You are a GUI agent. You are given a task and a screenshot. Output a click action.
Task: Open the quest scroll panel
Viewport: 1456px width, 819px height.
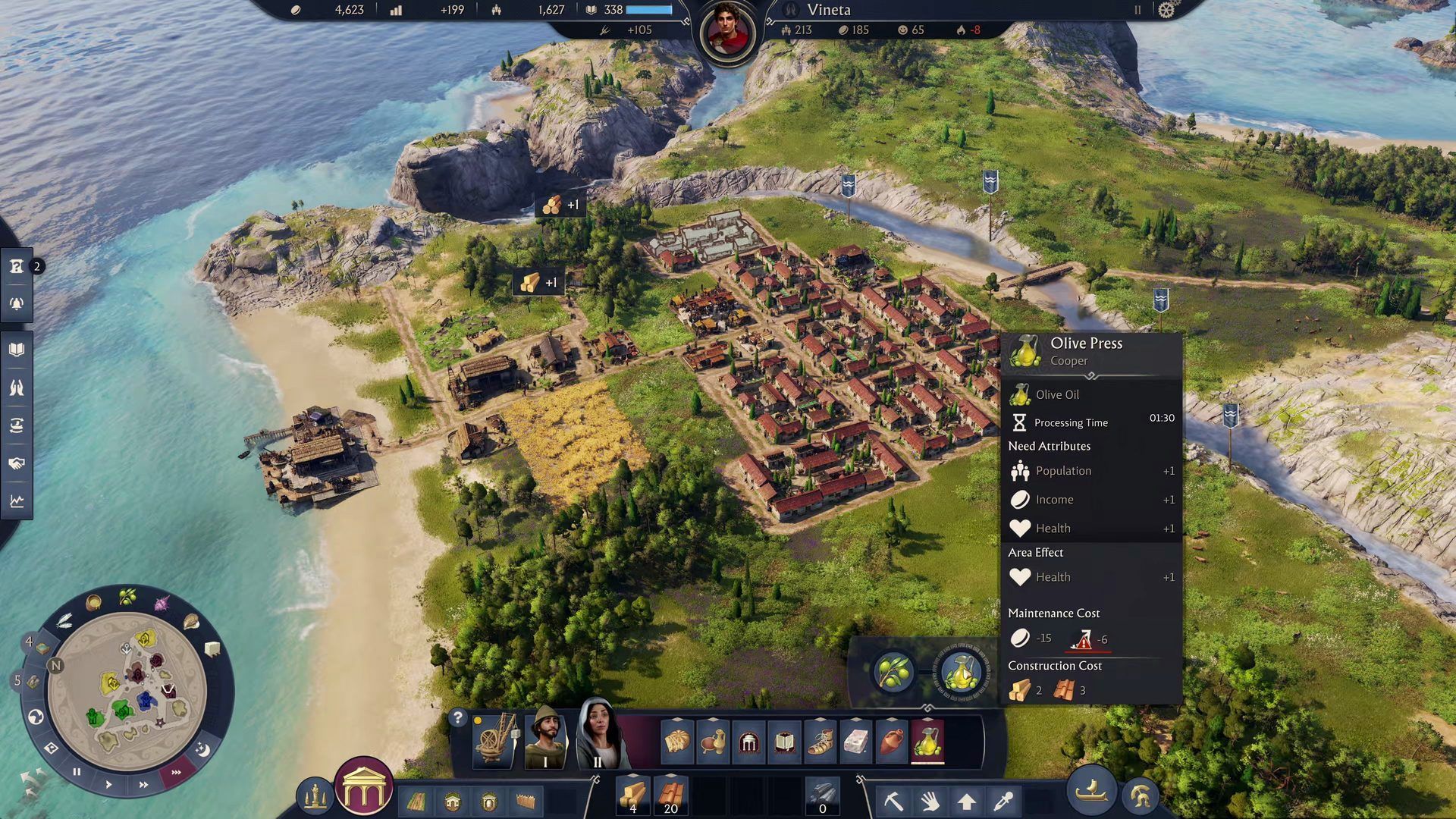17,266
